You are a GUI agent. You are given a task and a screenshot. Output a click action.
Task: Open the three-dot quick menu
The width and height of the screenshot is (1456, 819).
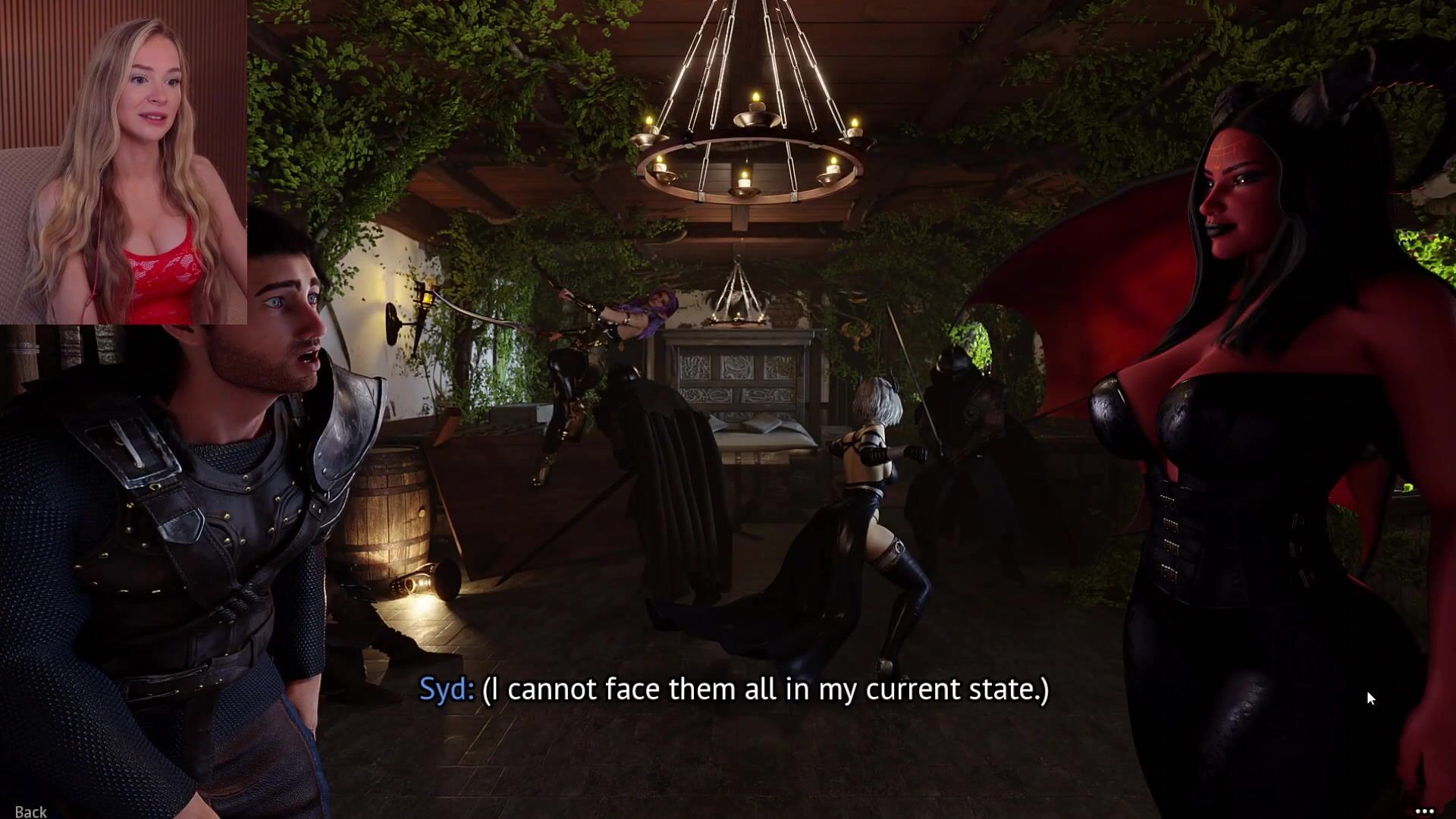[1424, 811]
